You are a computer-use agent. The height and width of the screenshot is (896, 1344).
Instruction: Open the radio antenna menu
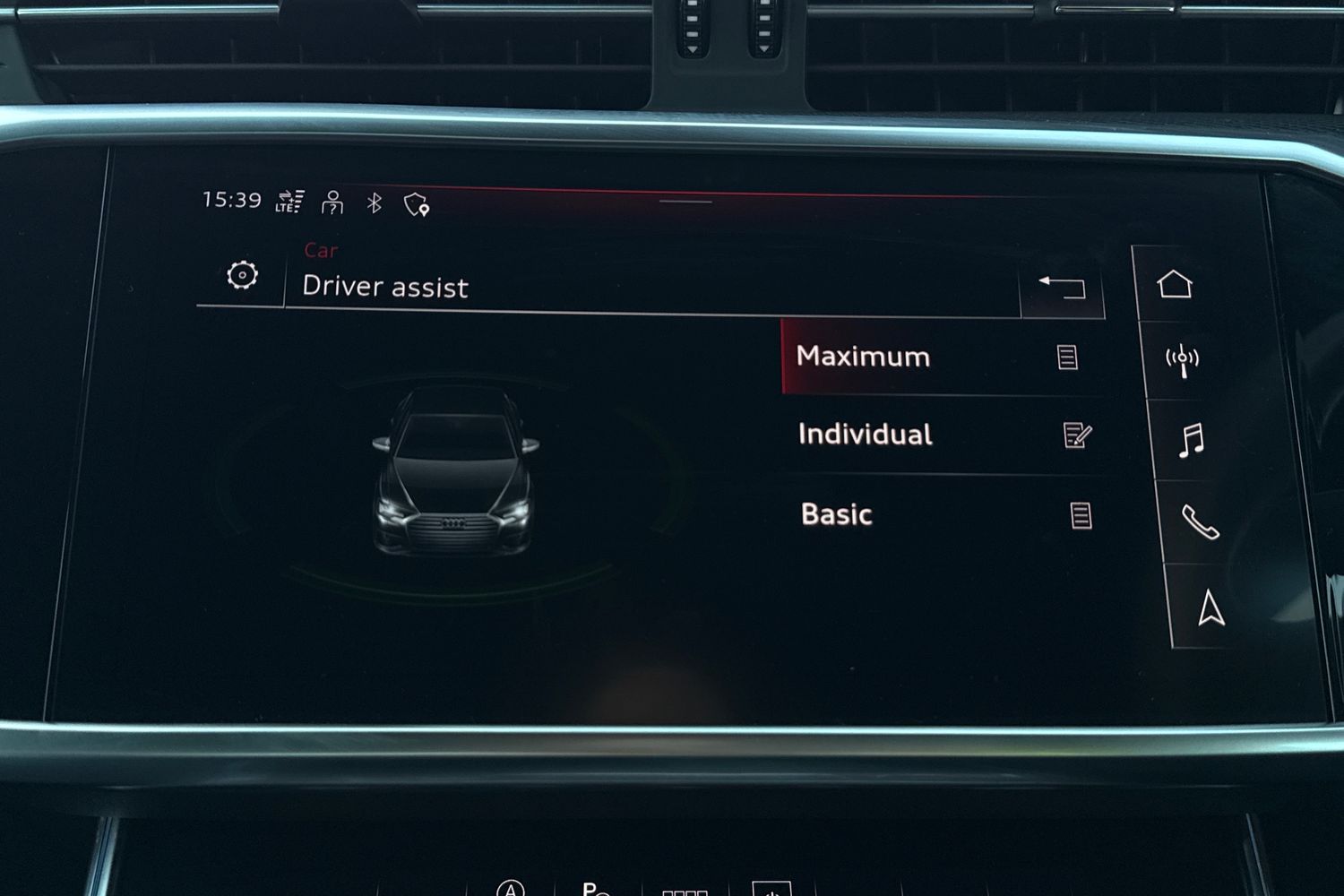[1182, 360]
